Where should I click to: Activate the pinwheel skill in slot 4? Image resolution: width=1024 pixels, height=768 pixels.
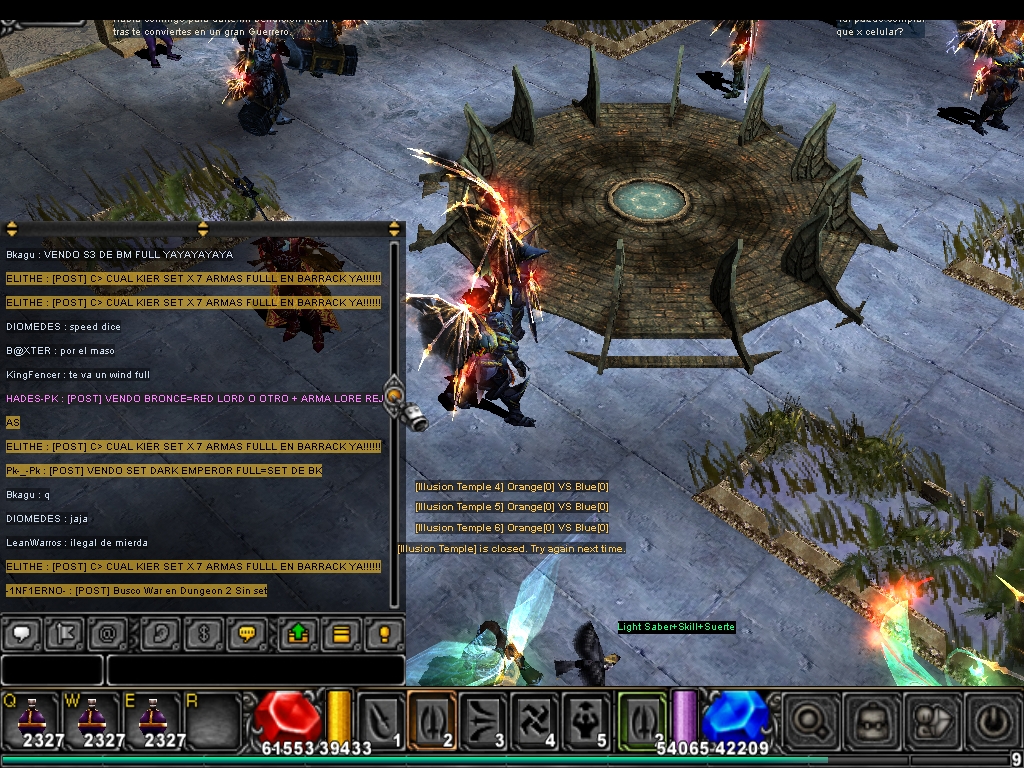coord(535,720)
